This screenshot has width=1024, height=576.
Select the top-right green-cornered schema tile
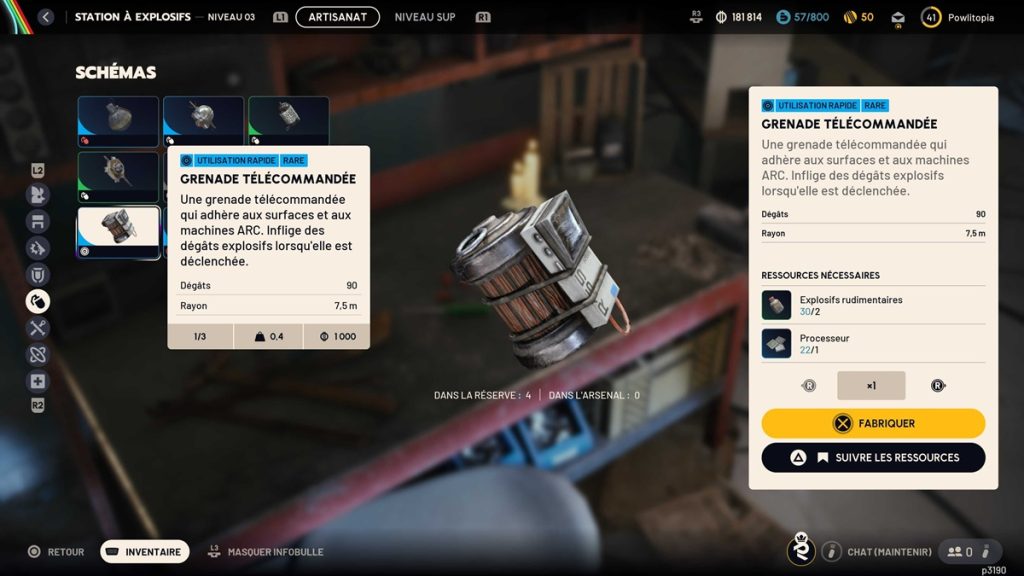[289, 121]
